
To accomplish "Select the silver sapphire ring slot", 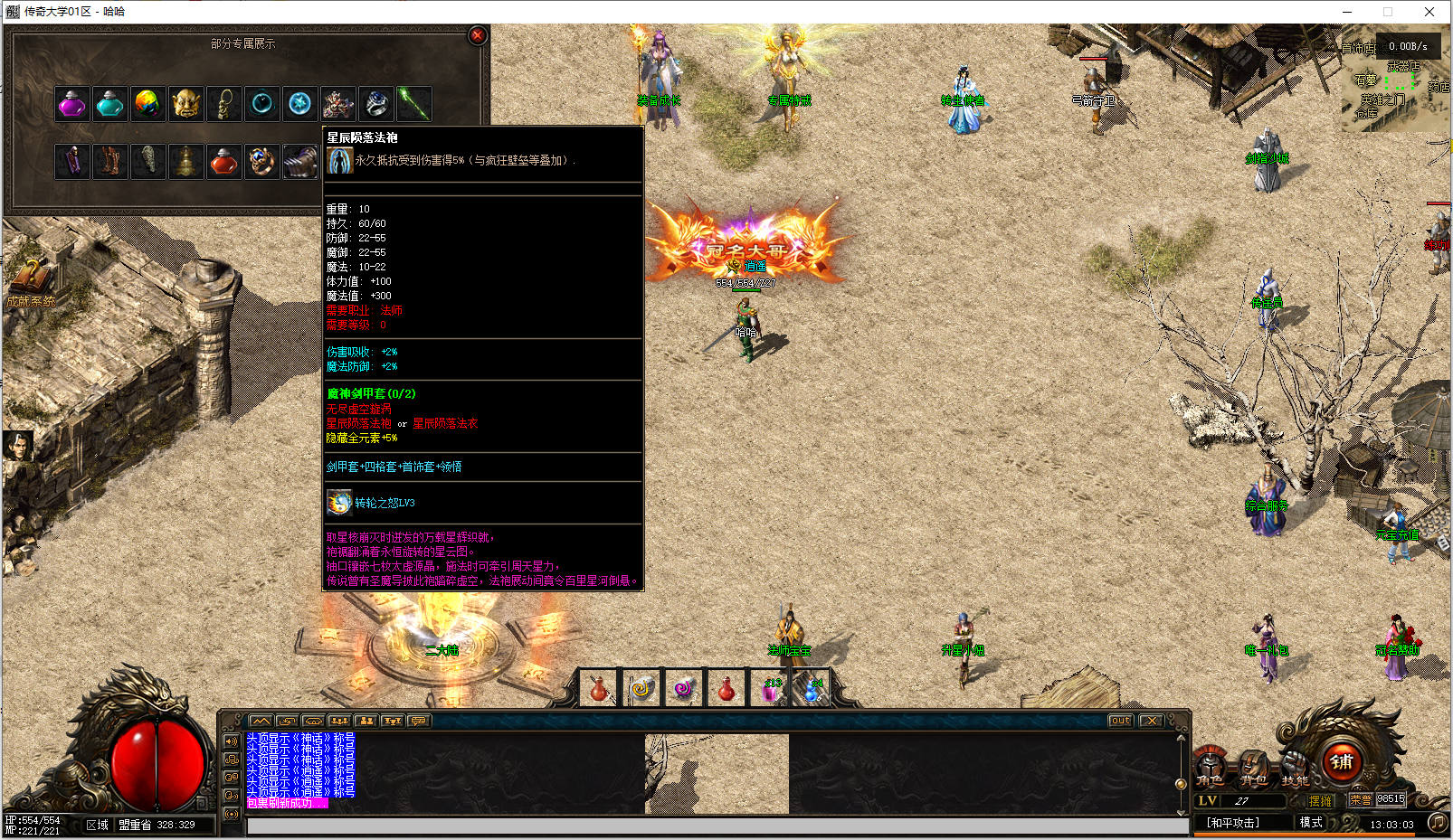I will click(x=376, y=104).
